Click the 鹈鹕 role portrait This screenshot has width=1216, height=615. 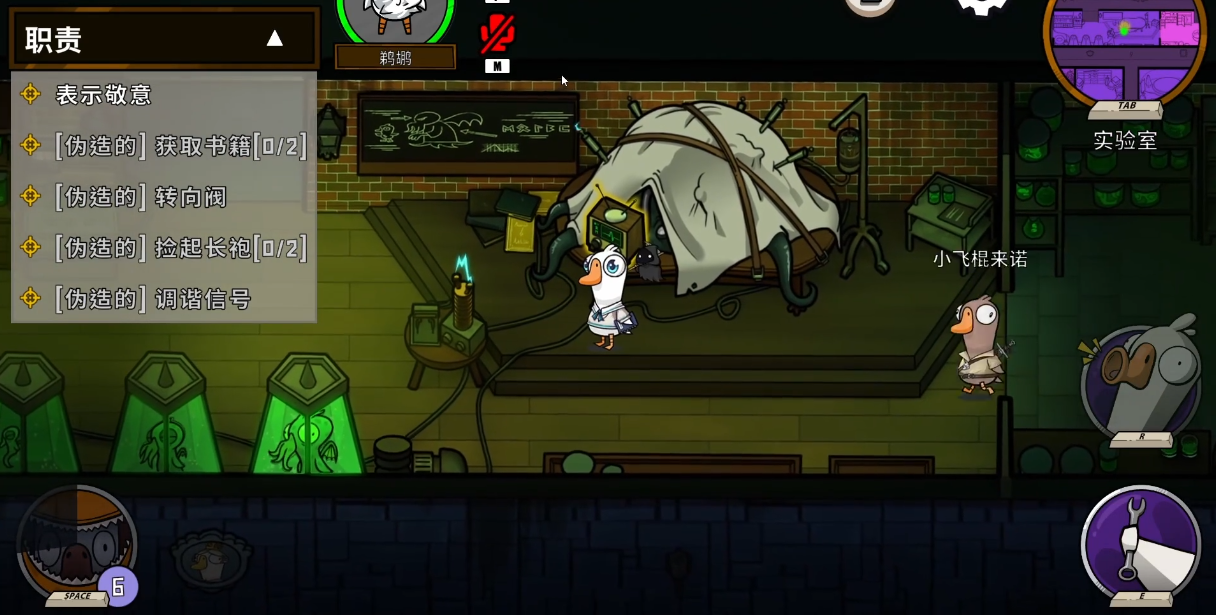(x=395, y=22)
